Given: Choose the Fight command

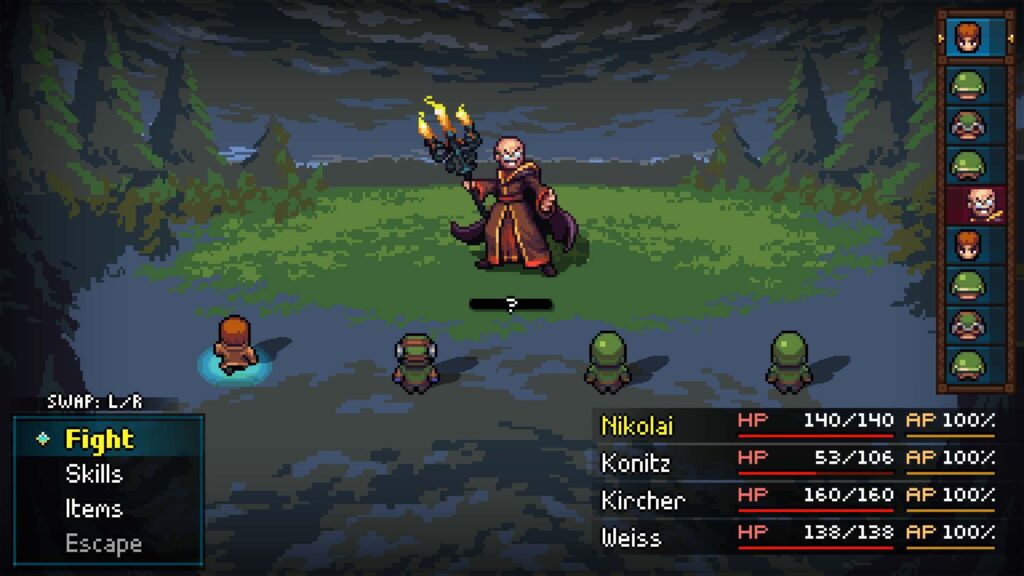Looking at the screenshot, I should 100,439.
